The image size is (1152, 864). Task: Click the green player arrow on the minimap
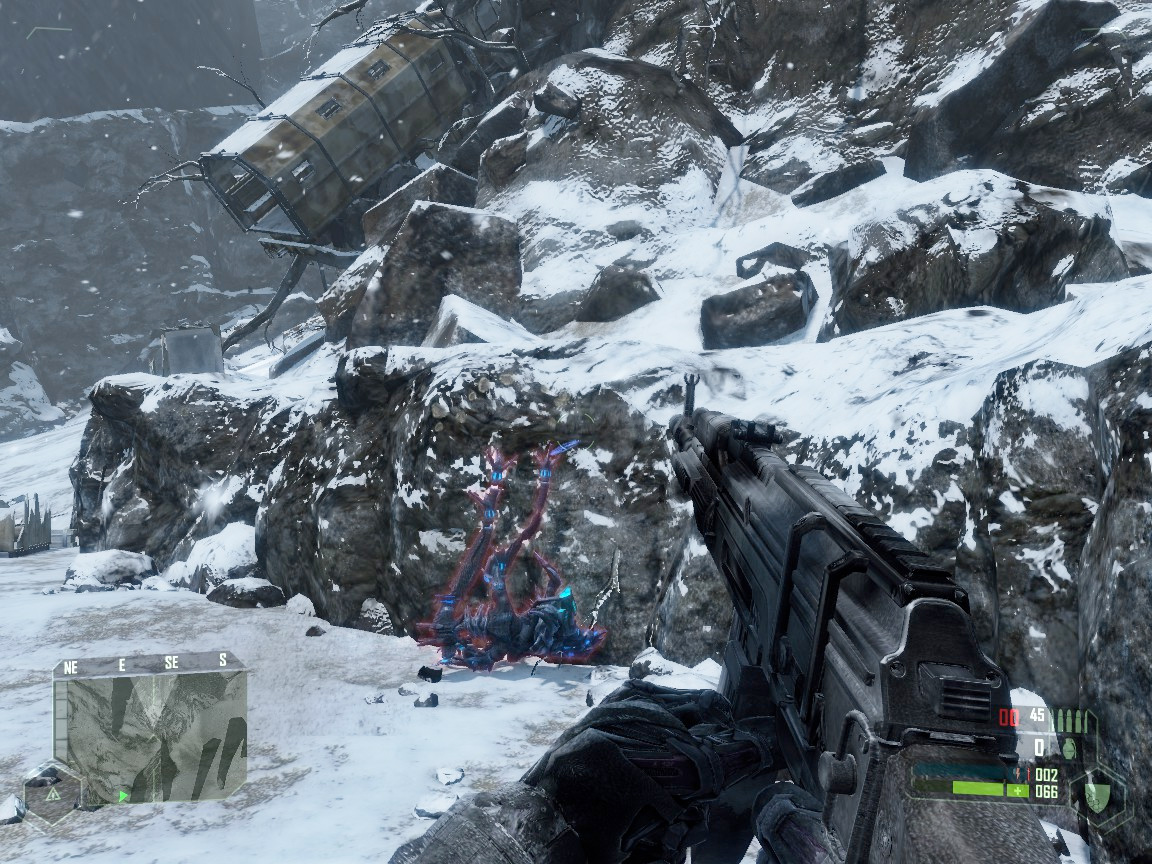124,797
